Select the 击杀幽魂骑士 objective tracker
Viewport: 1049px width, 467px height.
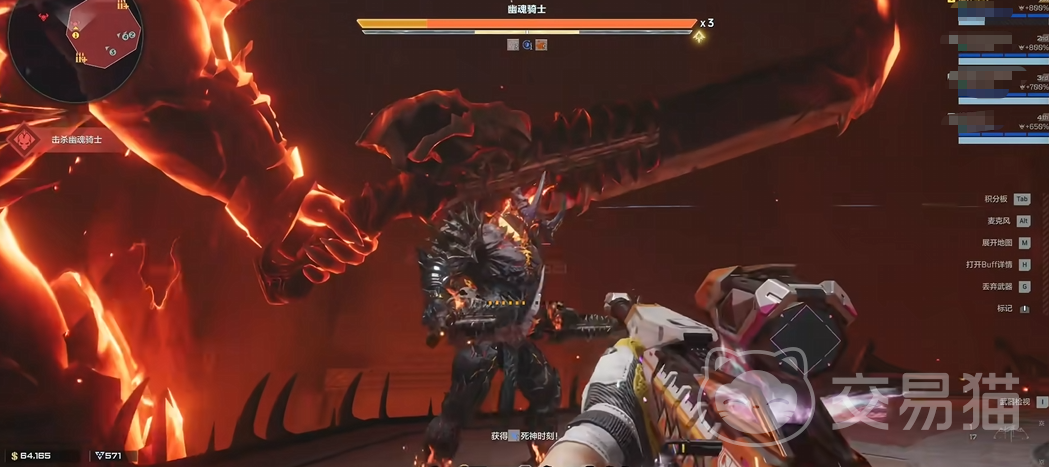click(x=76, y=141)
